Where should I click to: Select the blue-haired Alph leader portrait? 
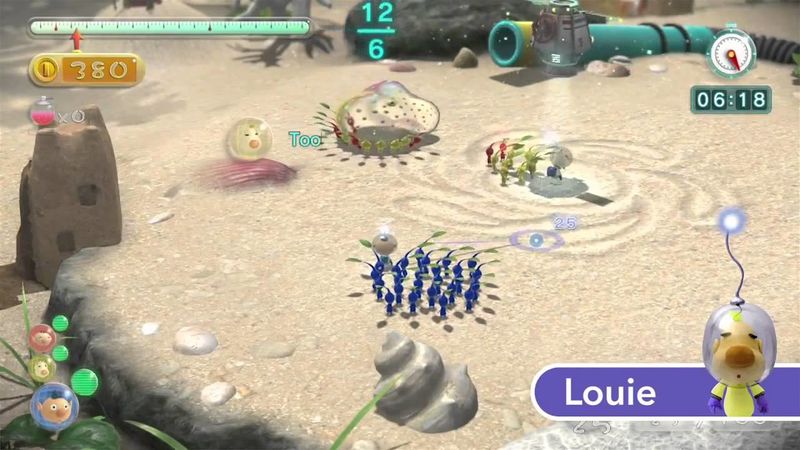52,404
